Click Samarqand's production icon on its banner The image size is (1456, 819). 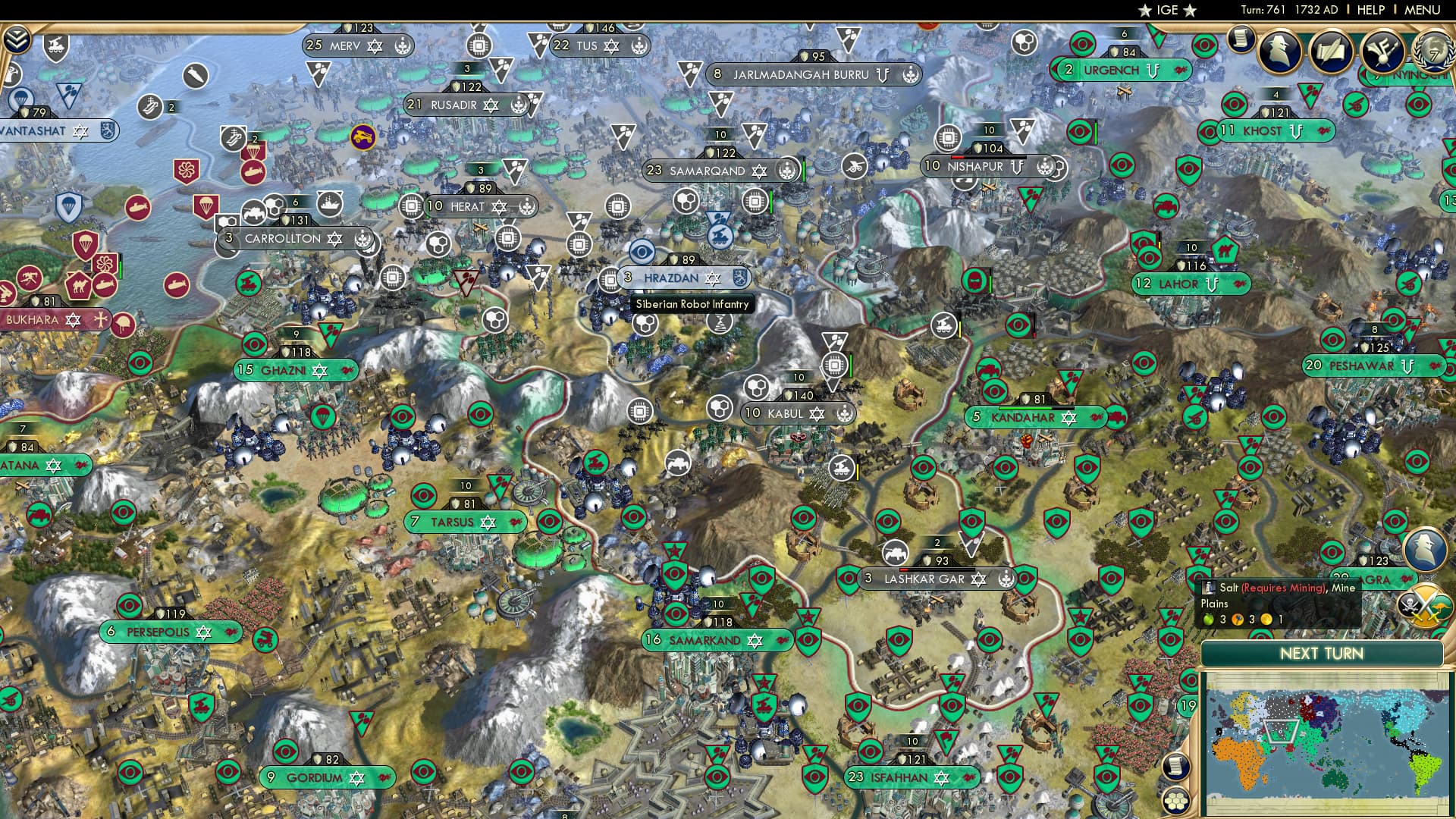point(789,170)
